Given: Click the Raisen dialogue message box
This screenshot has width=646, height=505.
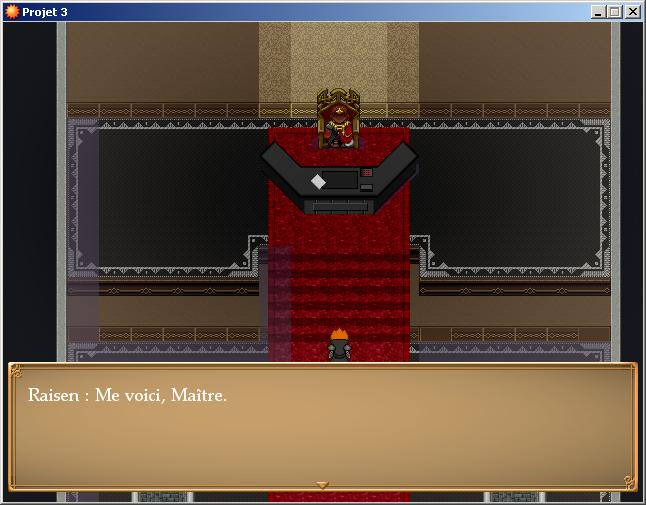Looking at the screenshot, I should click(322, 427).
